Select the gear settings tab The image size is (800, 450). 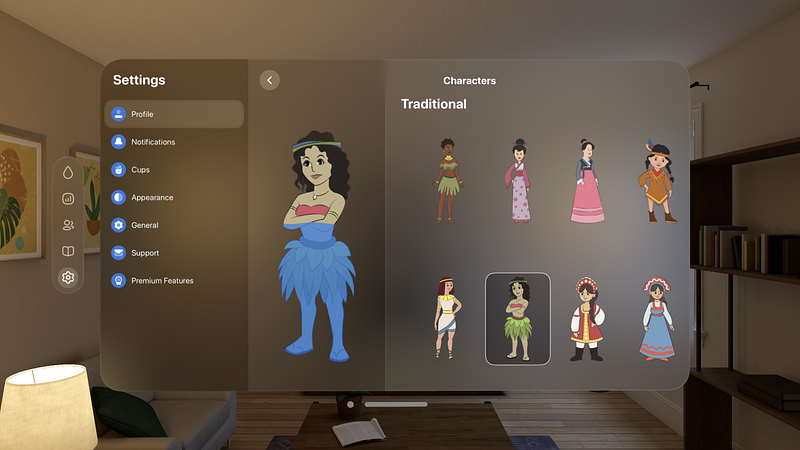point(68,278)
